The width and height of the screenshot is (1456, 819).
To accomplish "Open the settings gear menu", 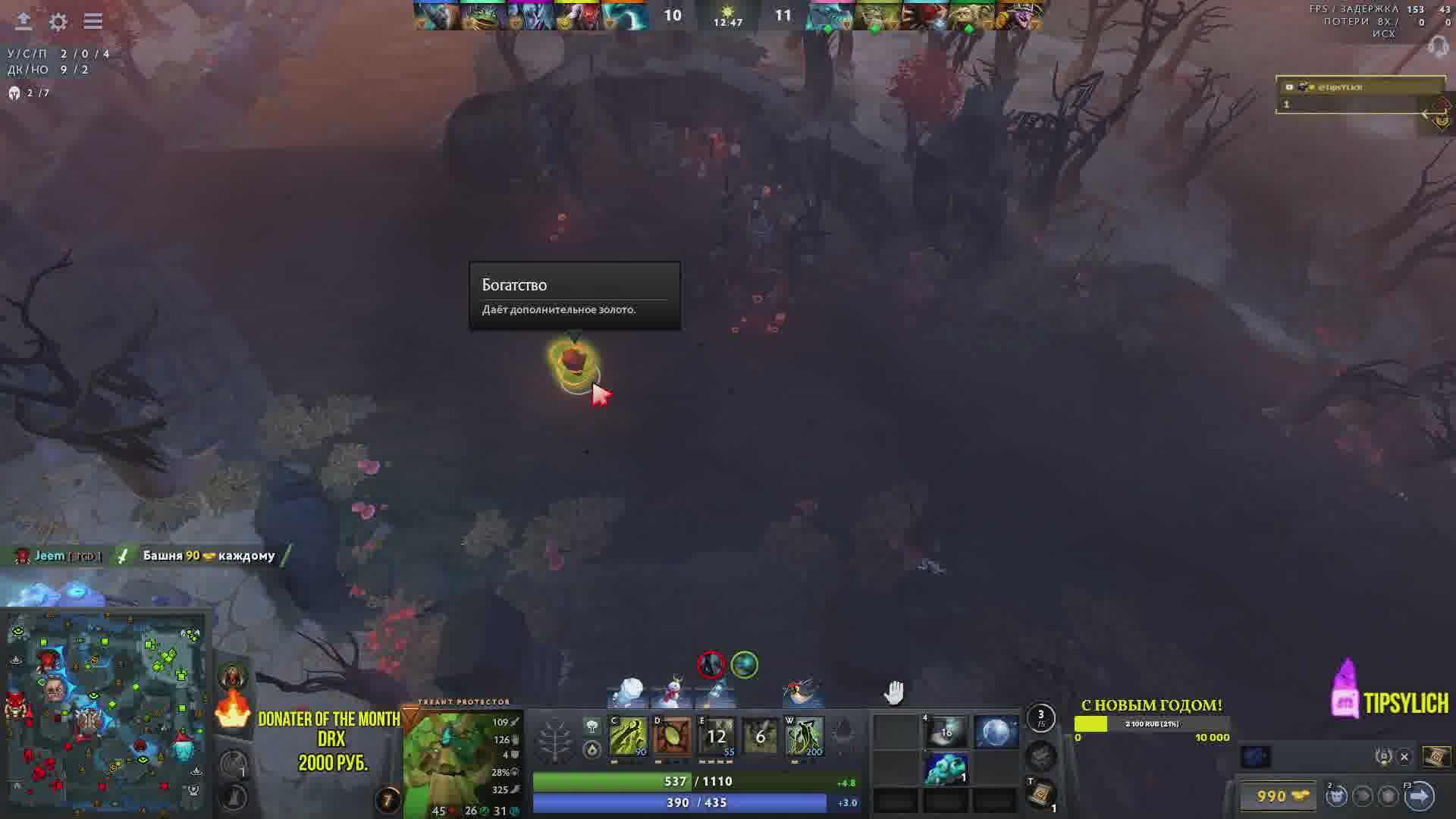I will [x=58, y=21].
